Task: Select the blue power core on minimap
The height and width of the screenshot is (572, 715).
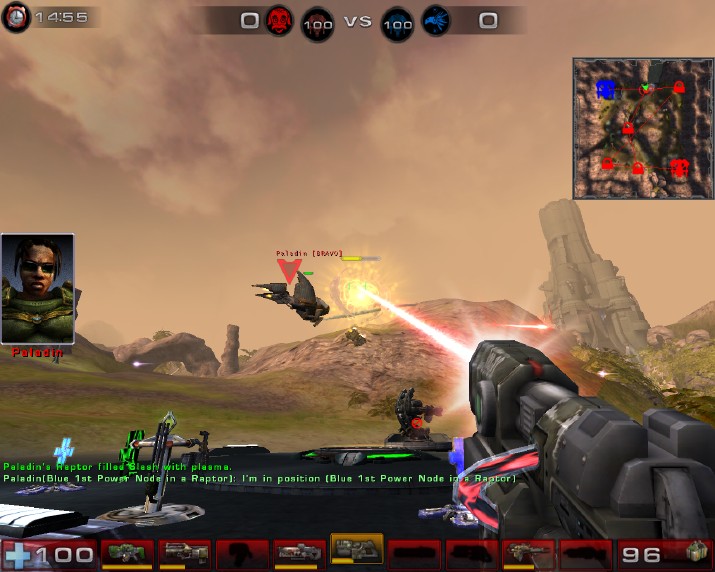Action: [x=605, y=90]
